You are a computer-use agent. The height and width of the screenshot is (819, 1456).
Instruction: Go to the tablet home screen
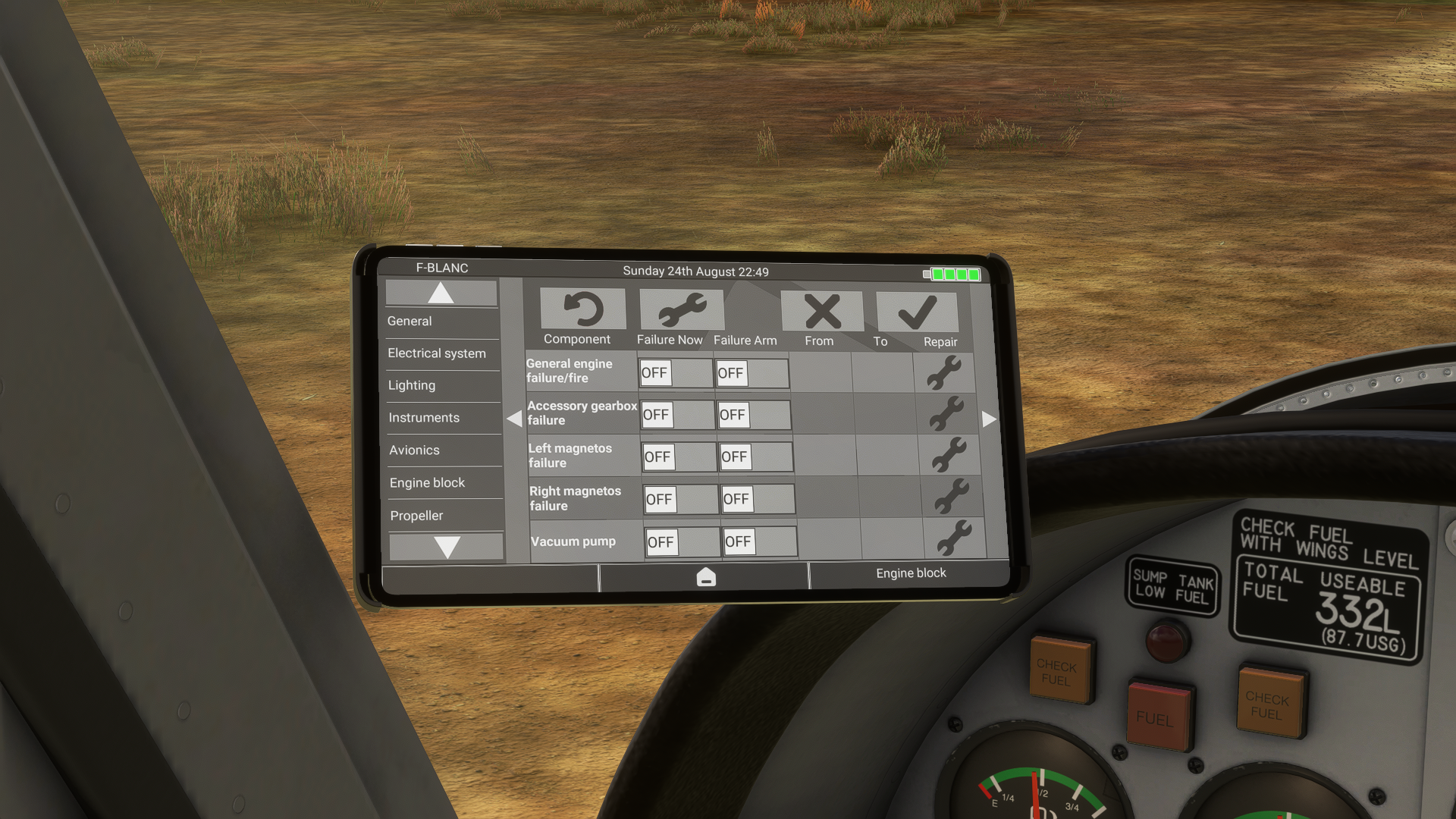(705, 578)
